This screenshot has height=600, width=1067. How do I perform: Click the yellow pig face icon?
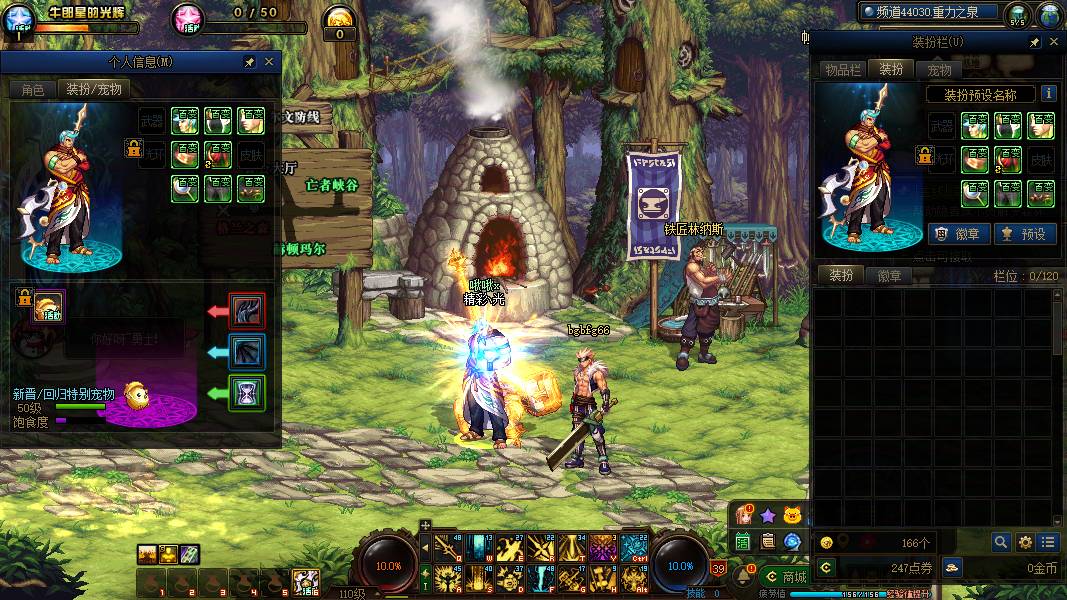tap(793, 516)
